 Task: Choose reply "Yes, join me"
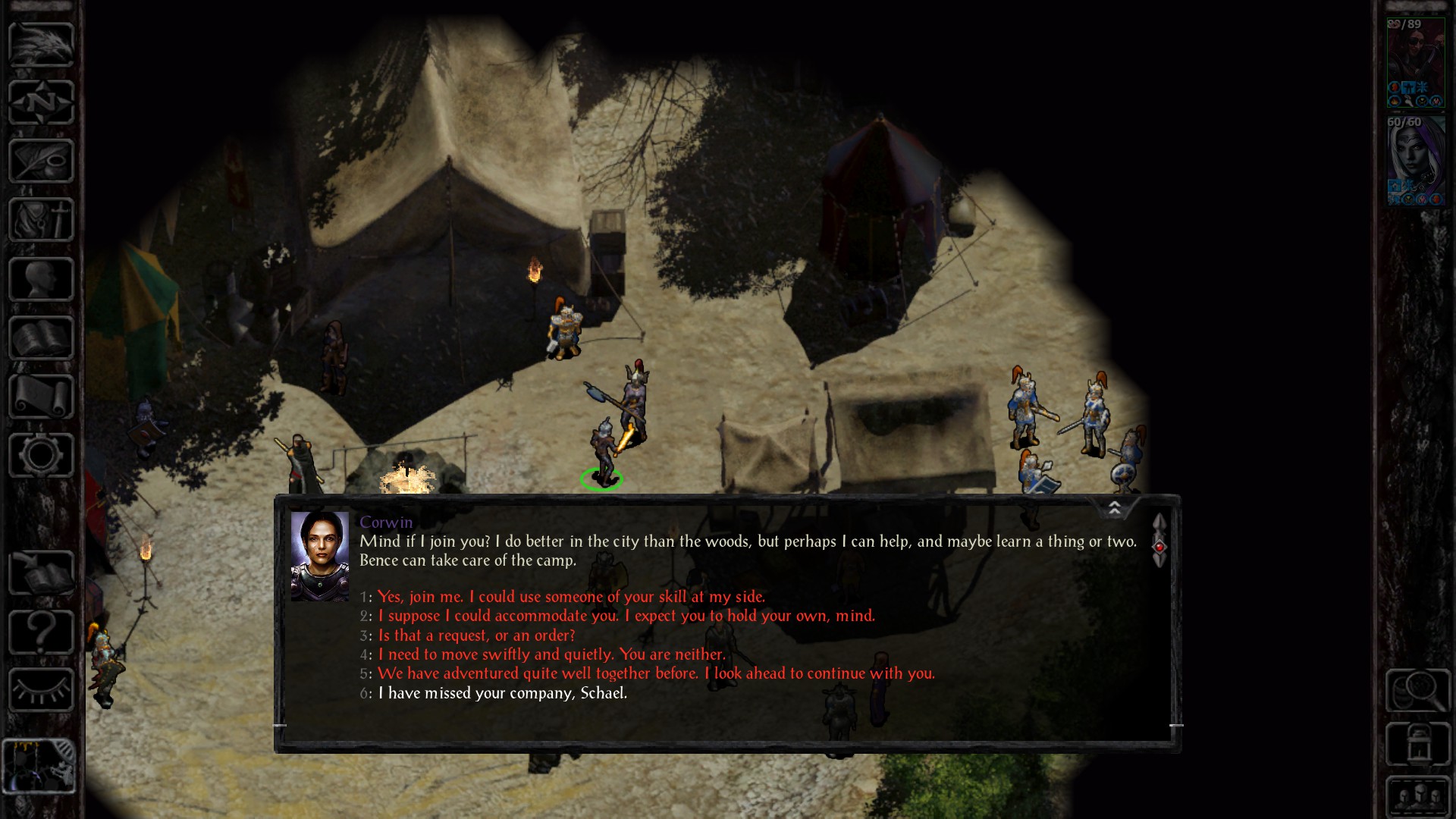[x=571, y=597]
